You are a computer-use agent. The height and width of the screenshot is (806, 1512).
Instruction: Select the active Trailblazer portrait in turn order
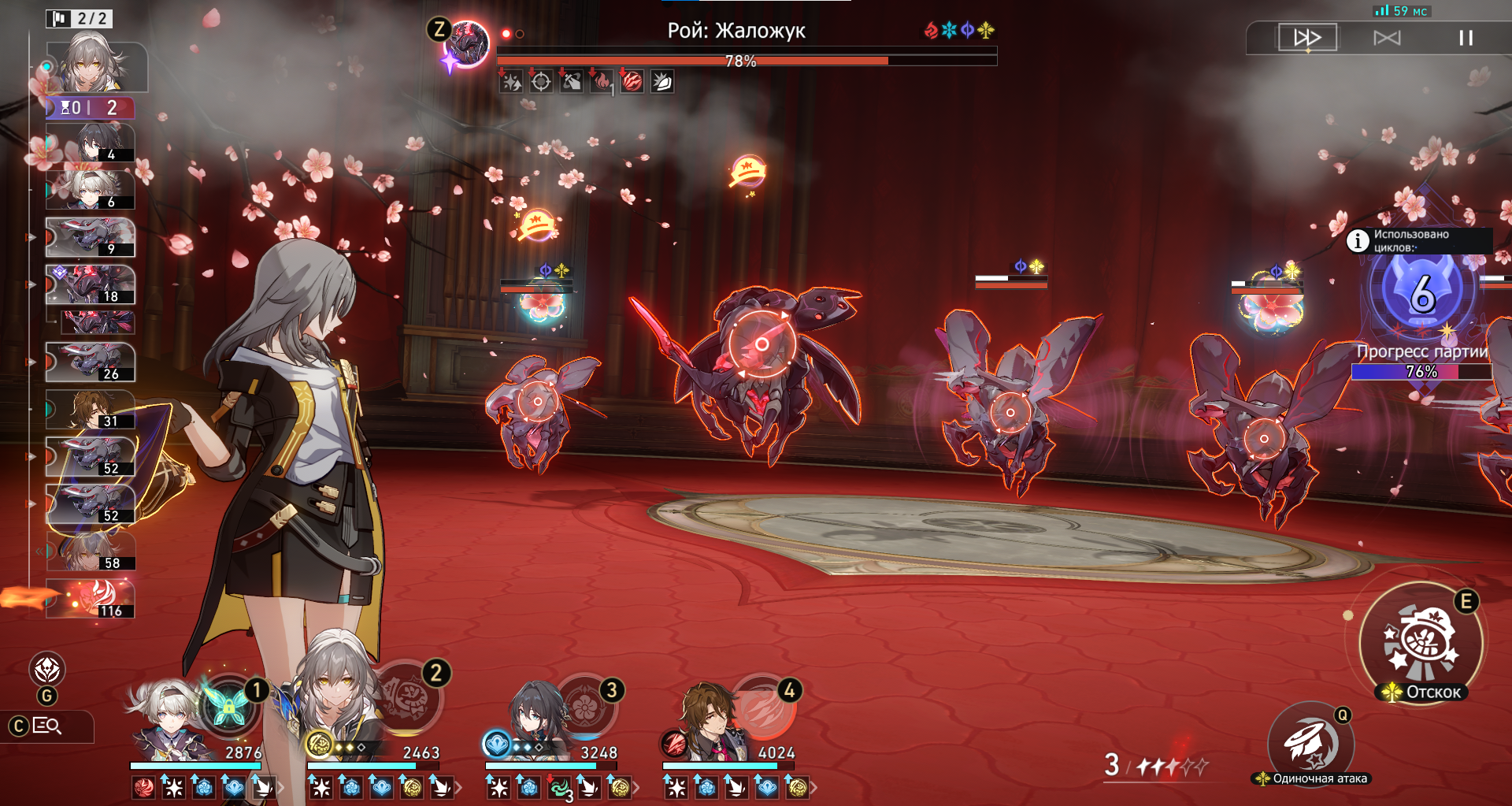[x=96, y=66]
